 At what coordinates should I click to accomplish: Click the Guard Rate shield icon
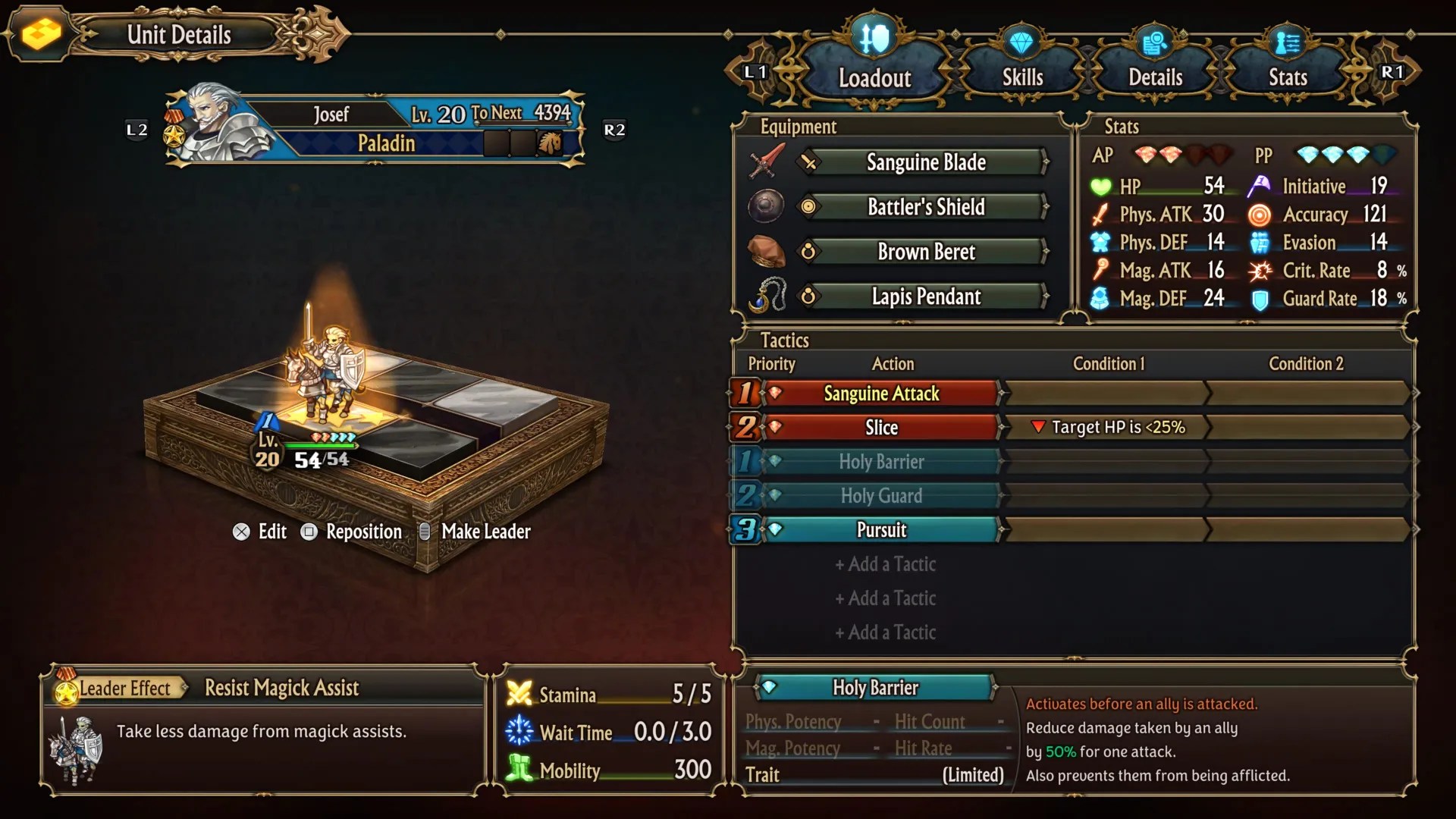[x=1259, y=299]
